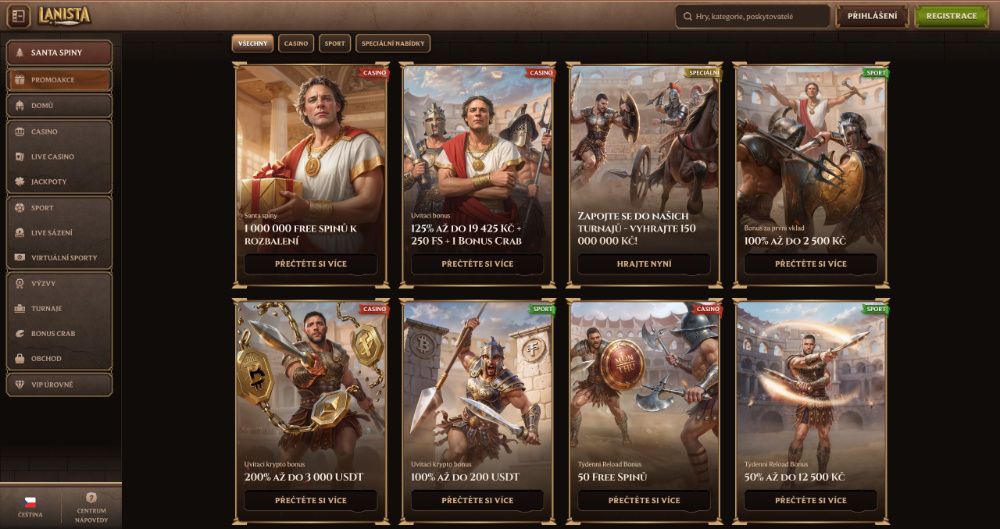The image size is (1000, 529).
Task: Open the Santa Spiny menu entry
Action: pos(59,52)
